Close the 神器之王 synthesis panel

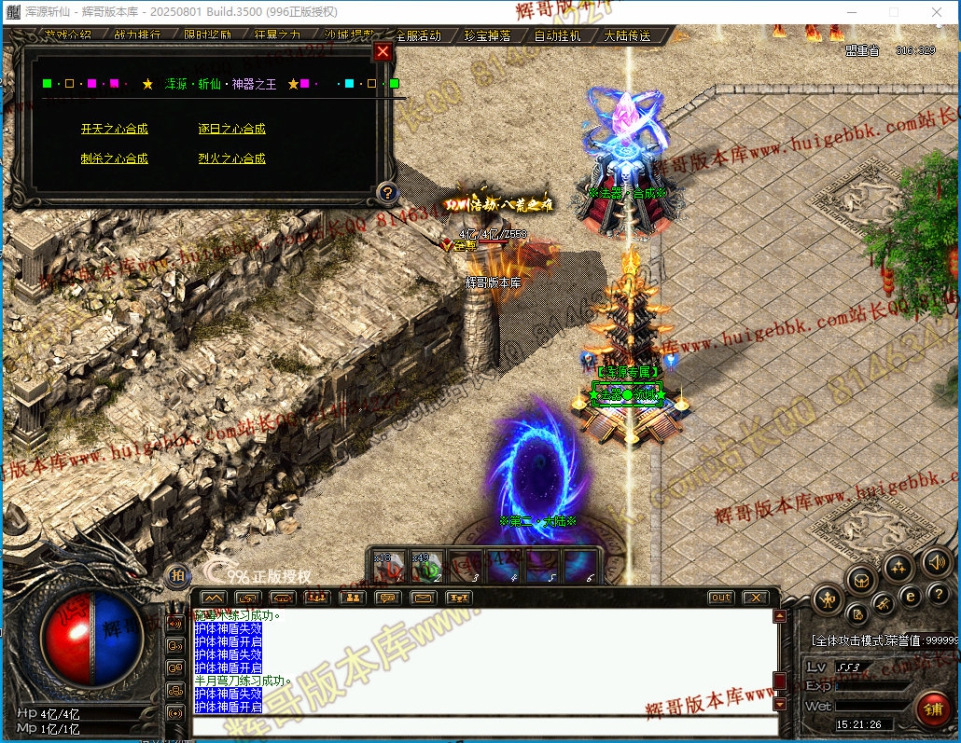click(x=382, y=52)
